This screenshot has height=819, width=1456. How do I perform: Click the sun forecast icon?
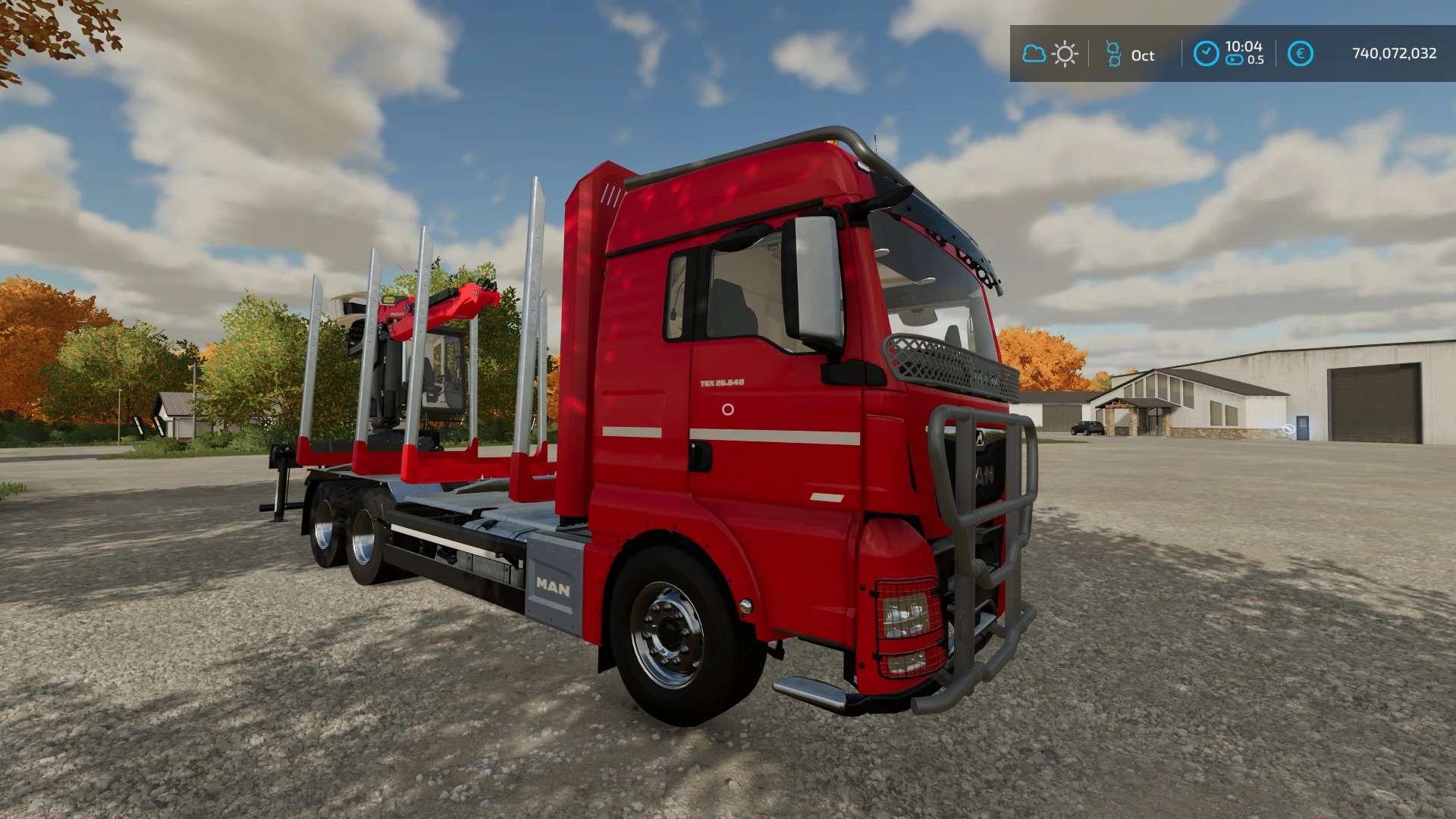1065,54
